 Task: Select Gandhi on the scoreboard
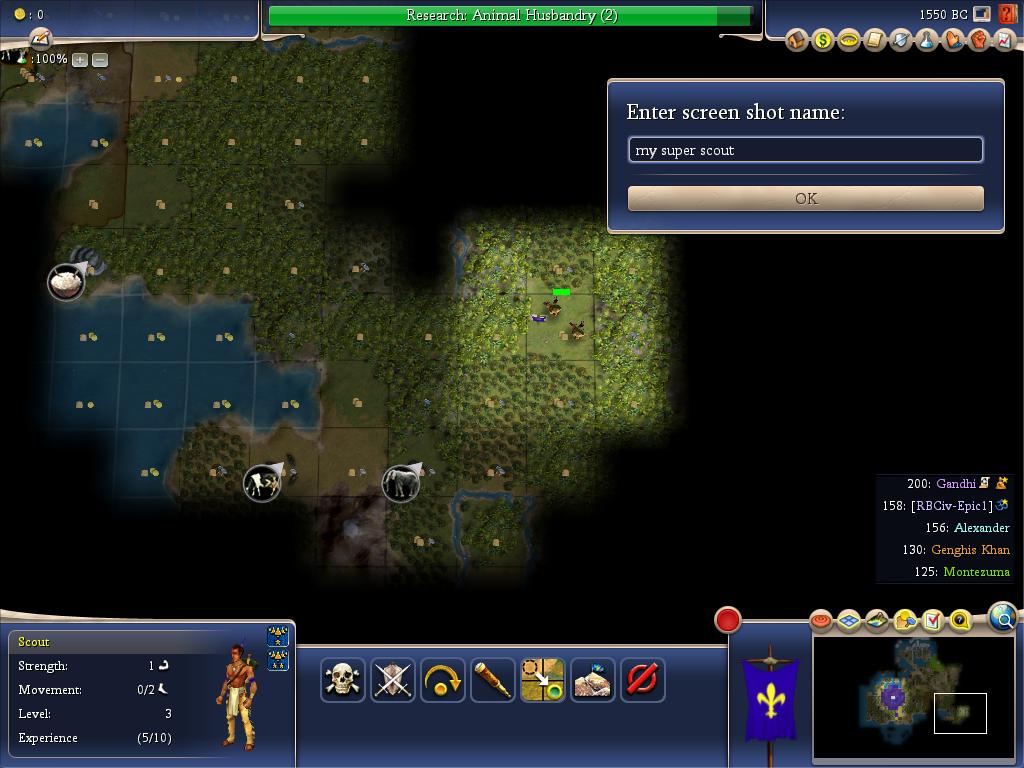click(x=955, y=484)
